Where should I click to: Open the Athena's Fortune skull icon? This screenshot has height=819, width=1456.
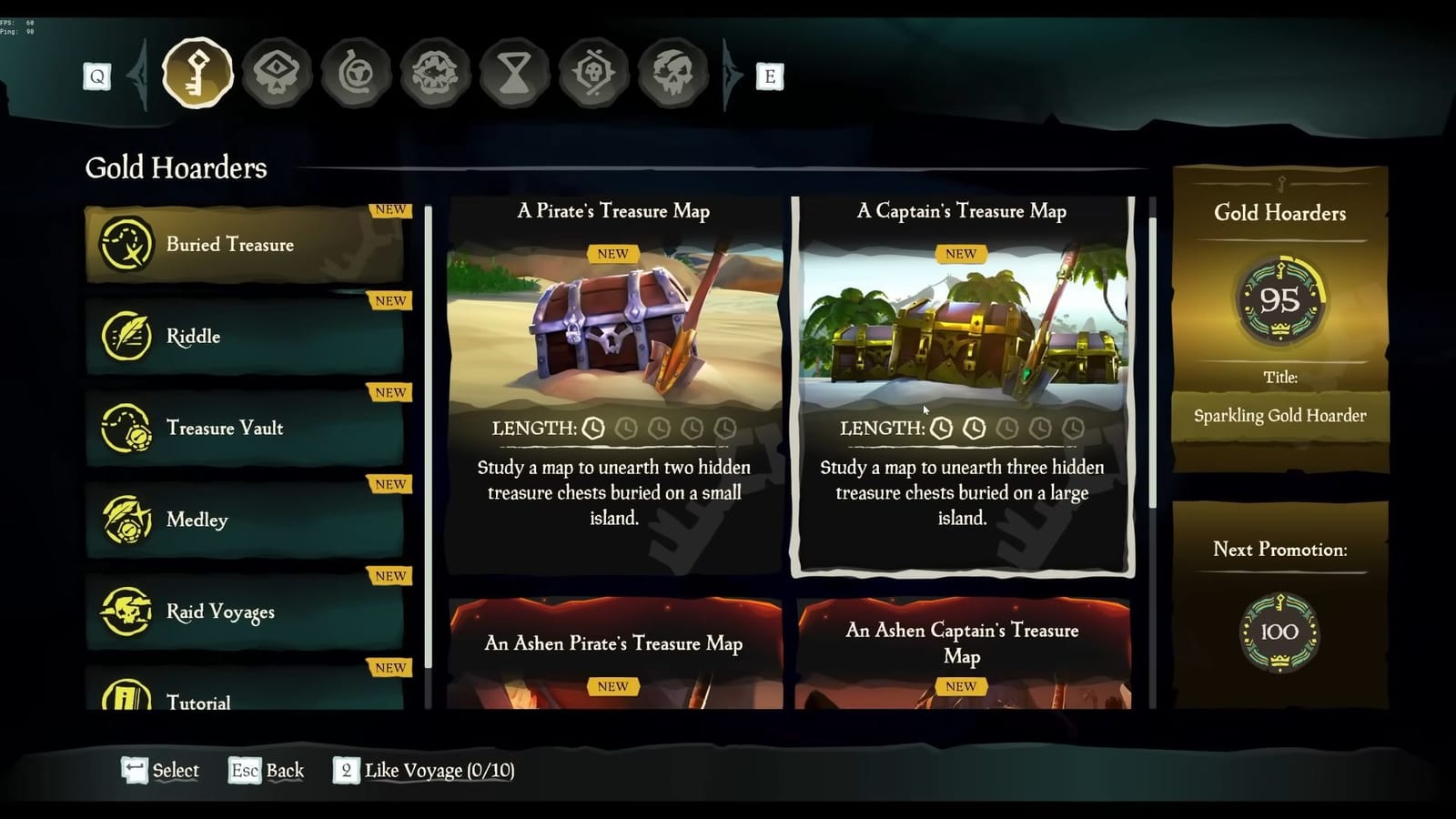point(672,73)
